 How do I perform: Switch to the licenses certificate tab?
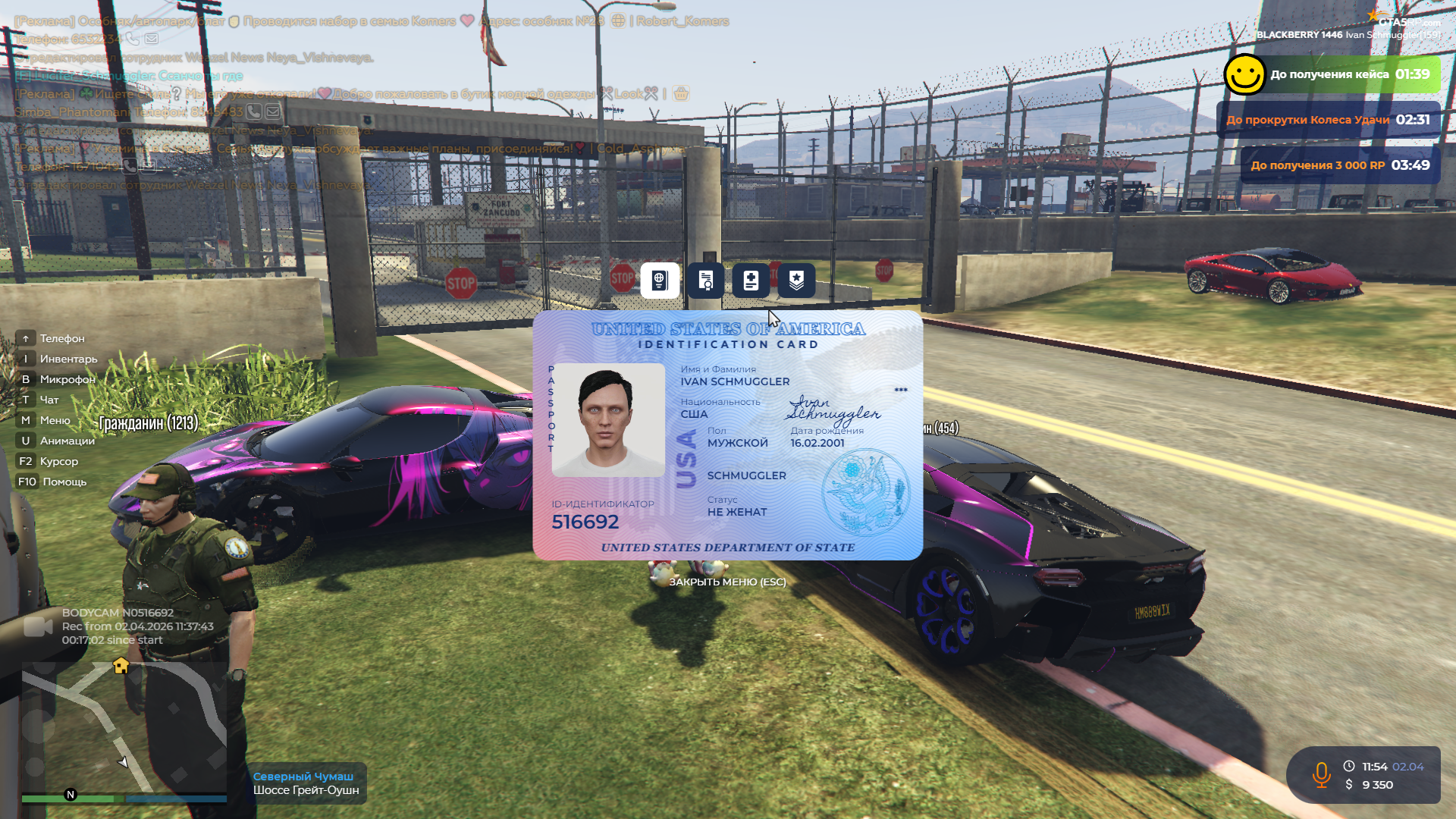[x=705, y=281]
